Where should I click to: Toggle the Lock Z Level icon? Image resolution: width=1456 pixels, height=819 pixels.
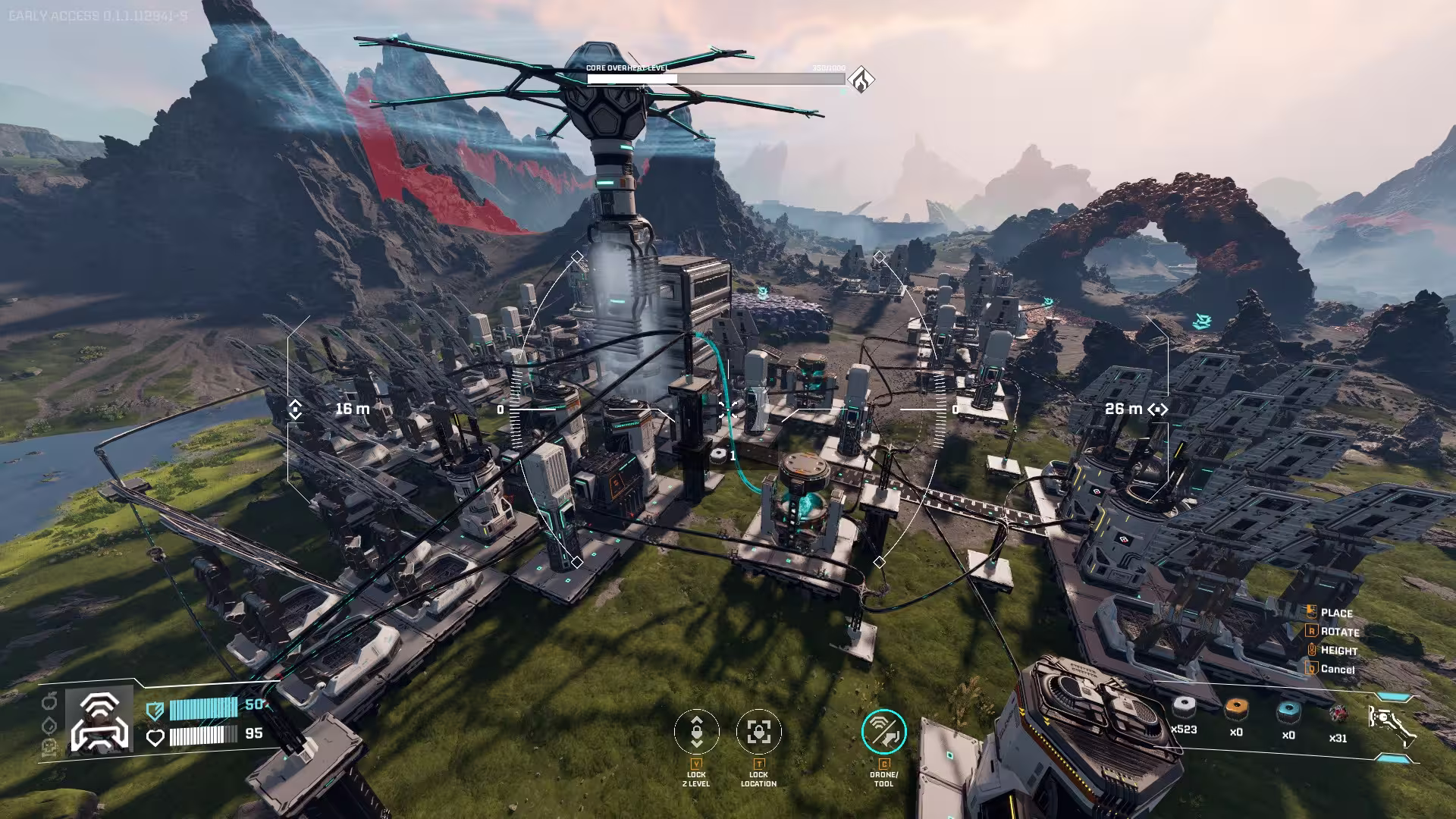coord(696,732)
